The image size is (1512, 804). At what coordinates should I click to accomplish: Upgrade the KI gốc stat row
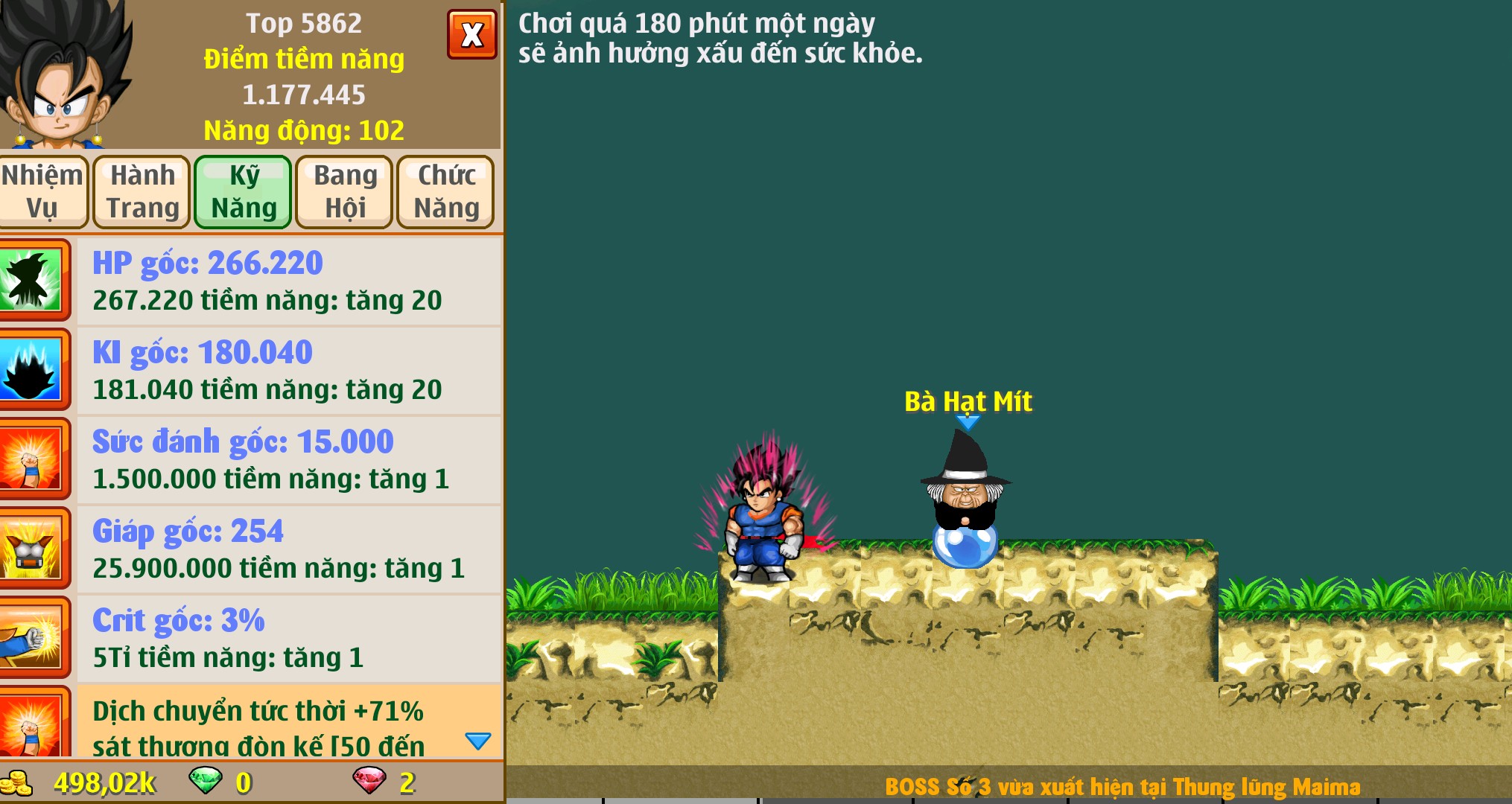[289, 371]
